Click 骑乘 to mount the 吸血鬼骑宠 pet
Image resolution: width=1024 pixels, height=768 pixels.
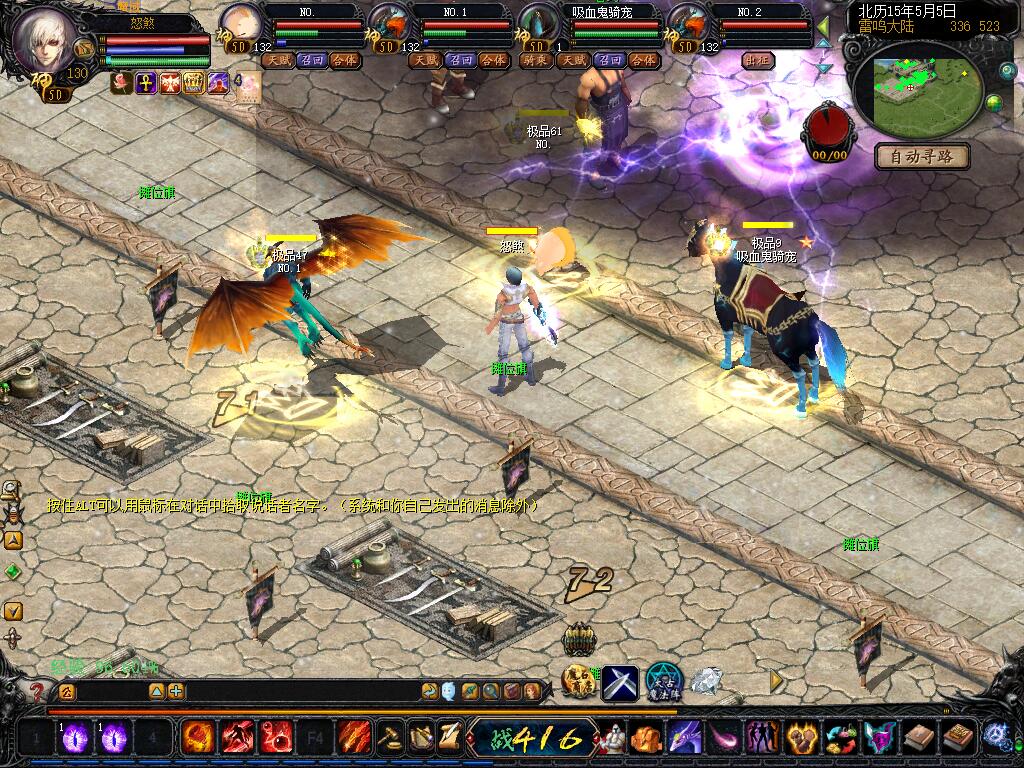click(537, 60)
